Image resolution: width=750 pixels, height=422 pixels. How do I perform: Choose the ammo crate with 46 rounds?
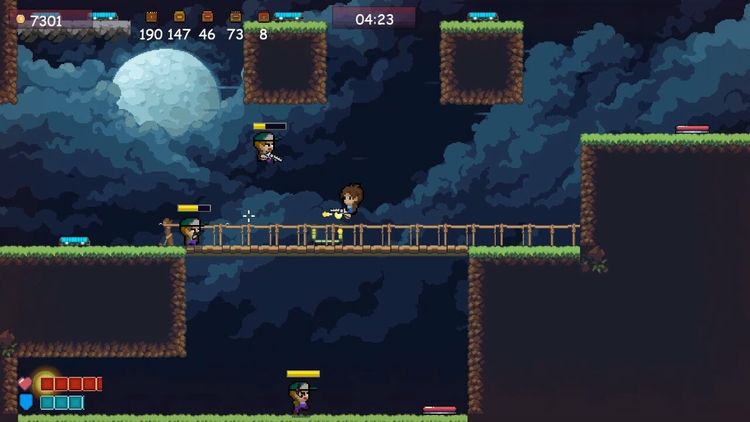pyautogui.click(x=207, y=17)
